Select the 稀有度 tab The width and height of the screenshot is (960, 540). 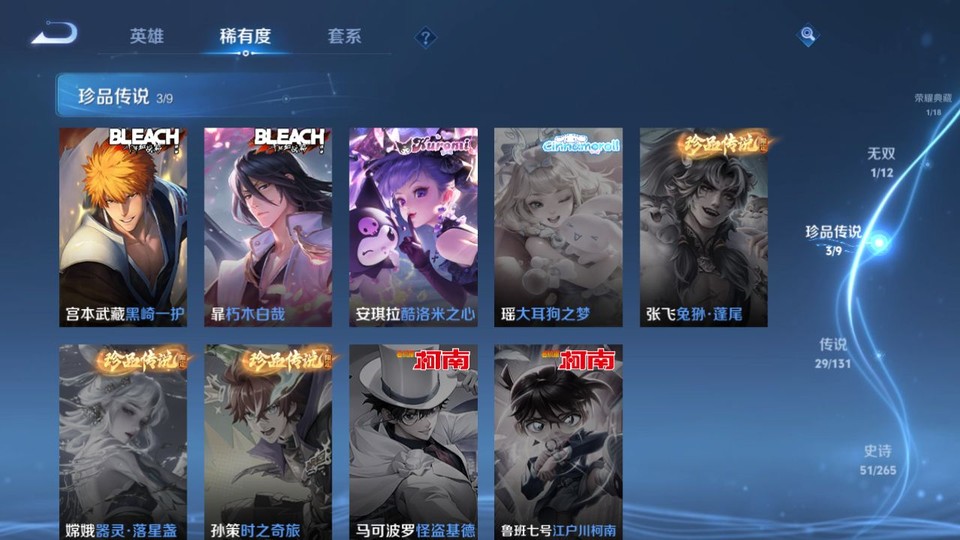pyautogui.click(x=245, y=36)
